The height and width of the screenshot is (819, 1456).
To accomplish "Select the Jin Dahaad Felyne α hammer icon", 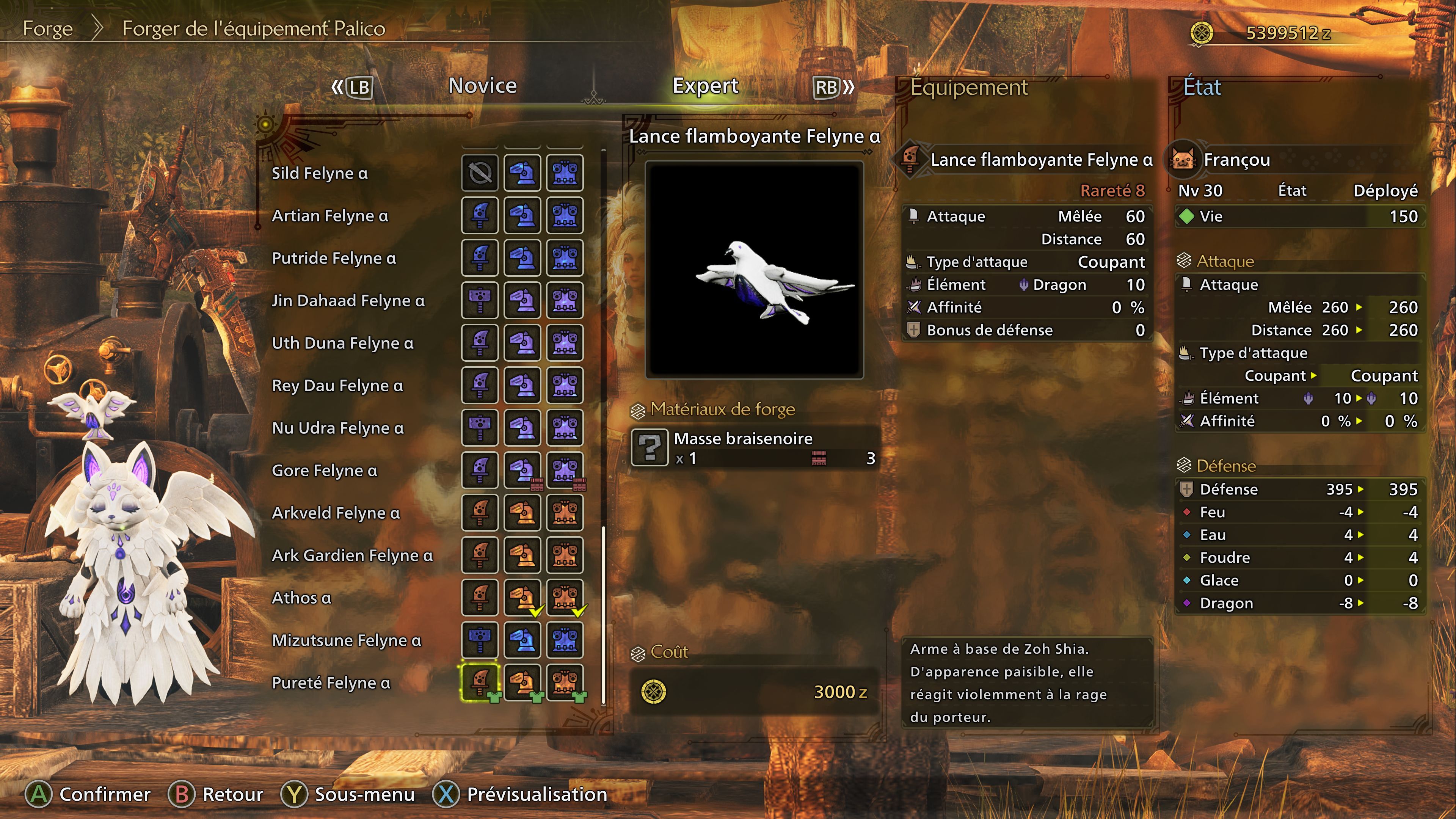I will 480,300.
